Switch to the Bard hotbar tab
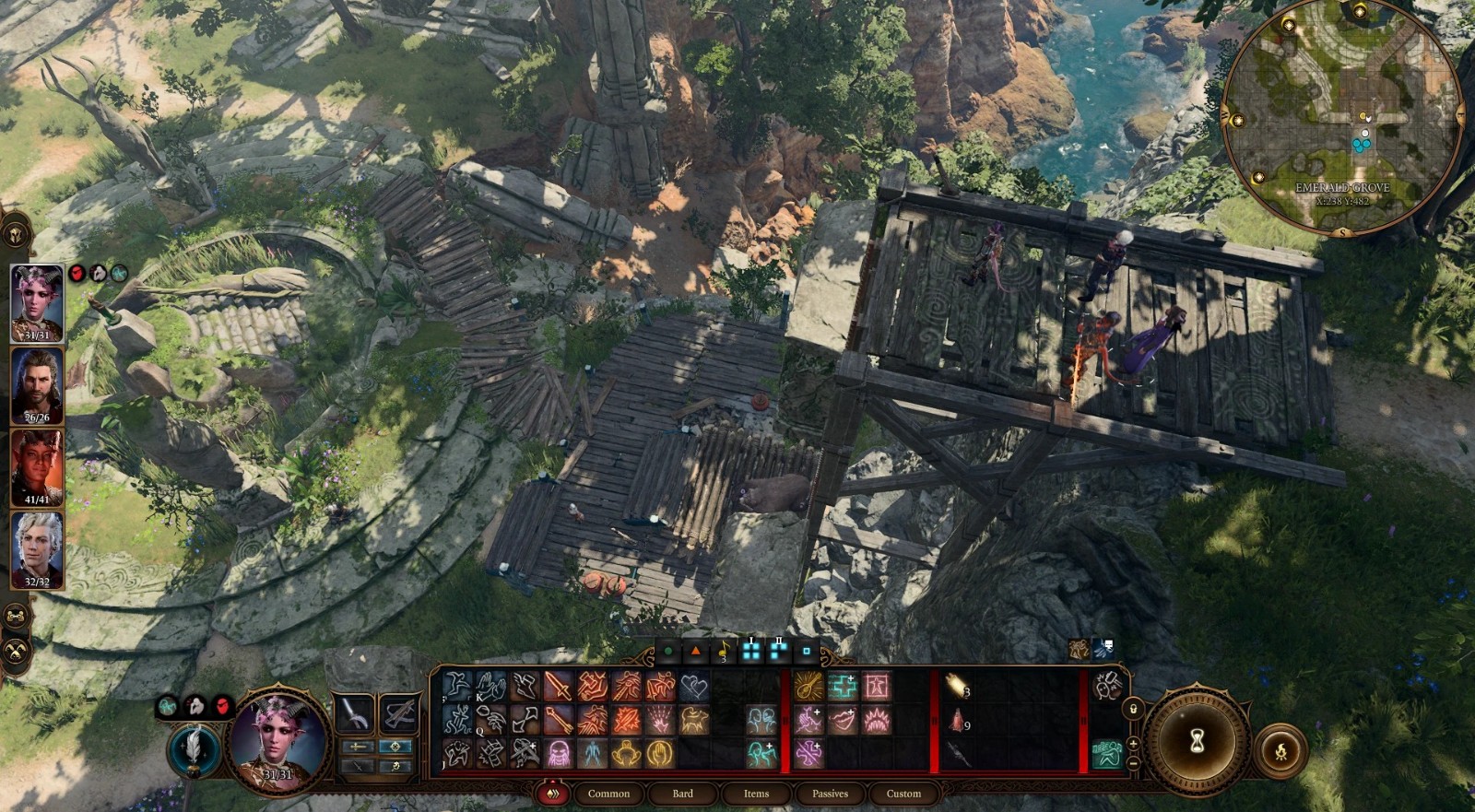Viewport: 1475px width, 812px height. coord(682,794)
